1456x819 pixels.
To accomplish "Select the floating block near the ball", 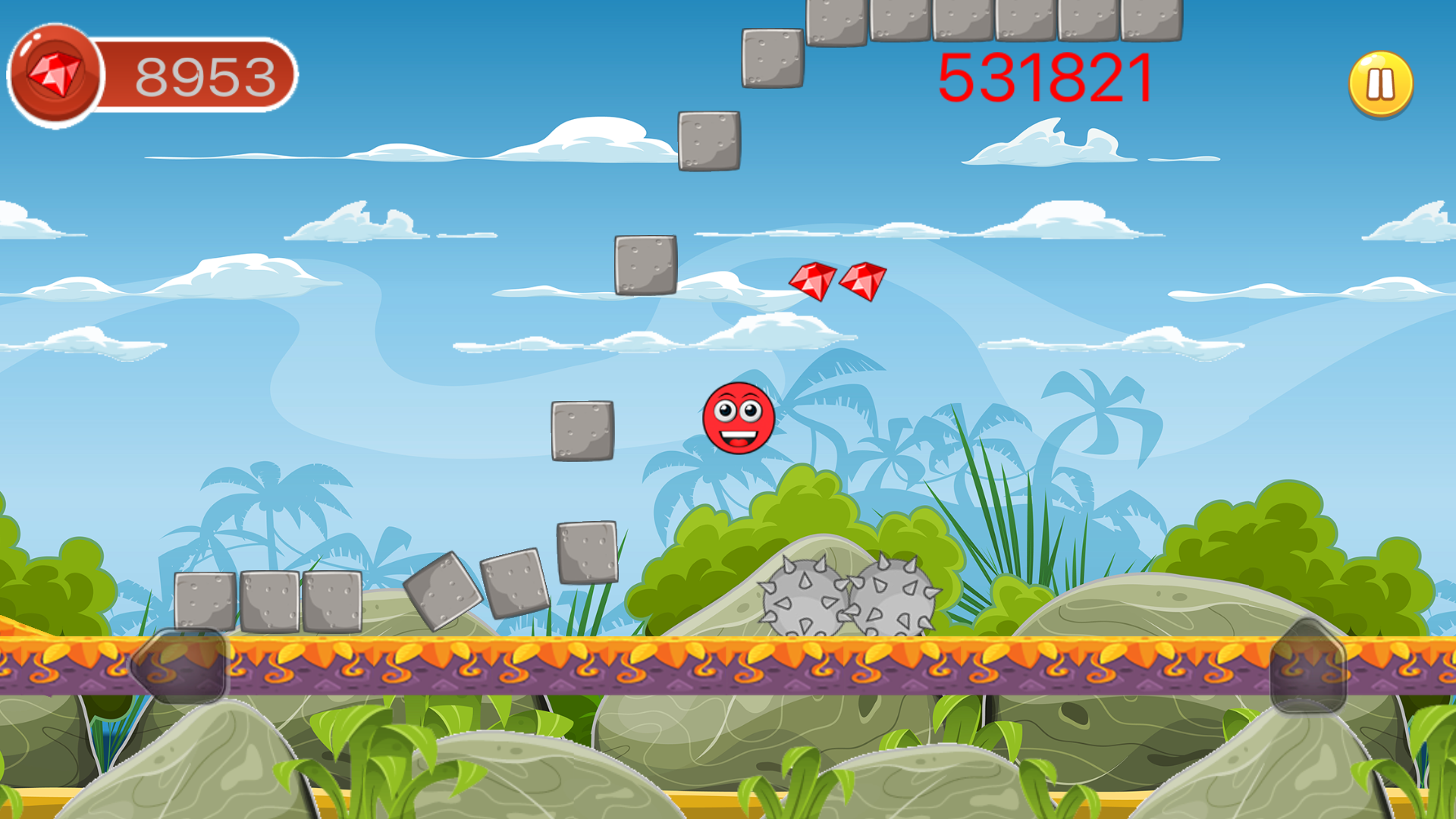I will click(582, 430).
